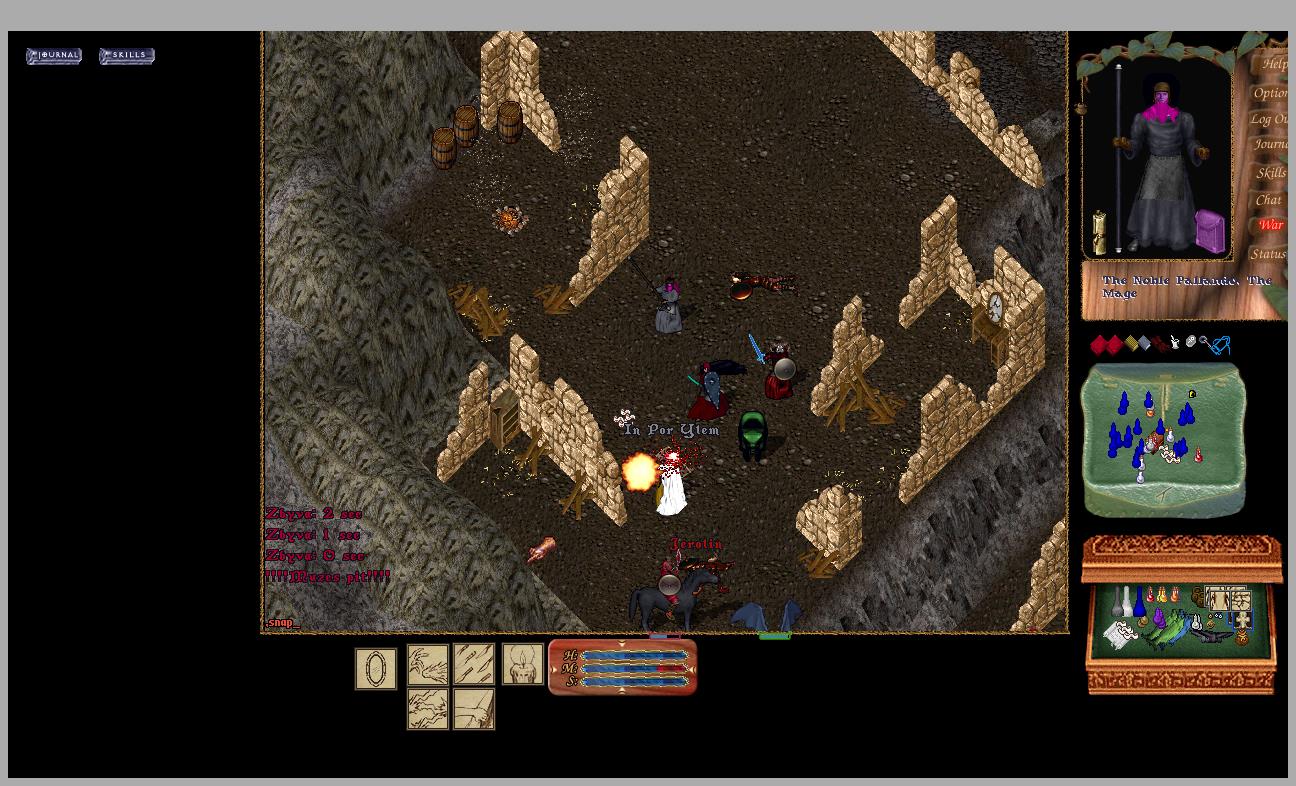Click Help on the paperdoll

point(1273,65)
